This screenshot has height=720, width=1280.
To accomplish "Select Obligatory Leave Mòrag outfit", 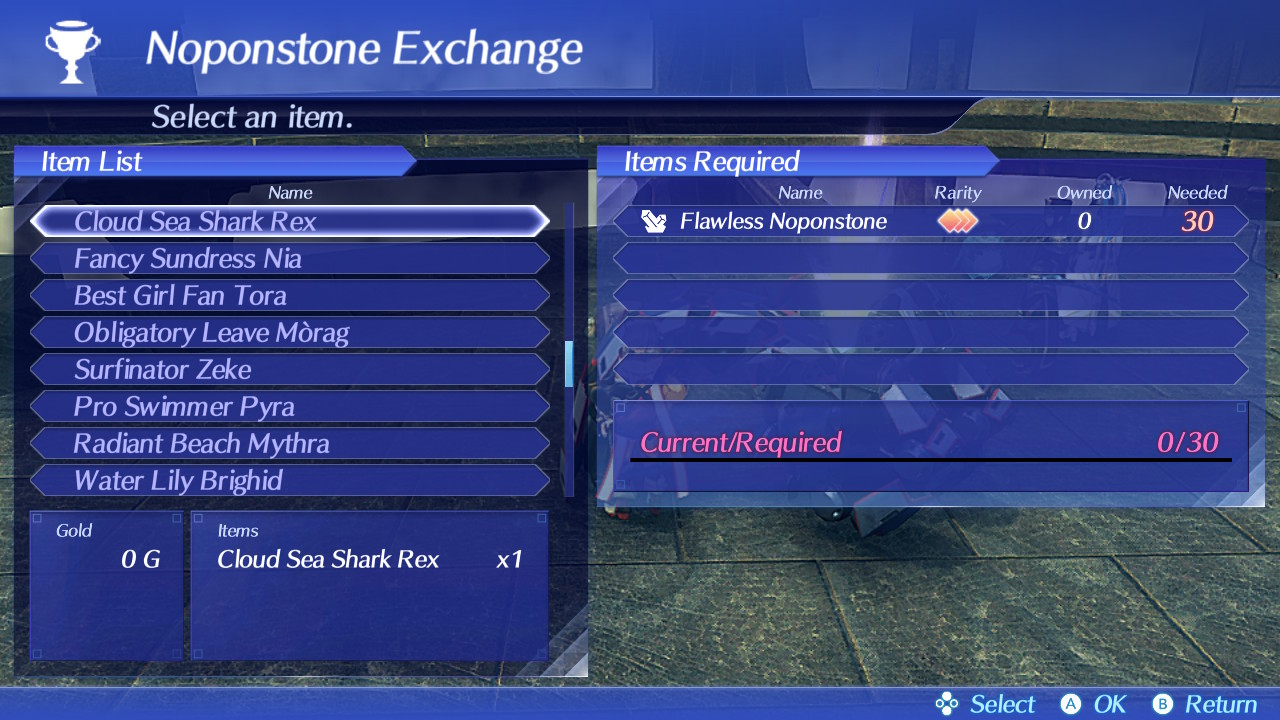I will coord(290,333).
